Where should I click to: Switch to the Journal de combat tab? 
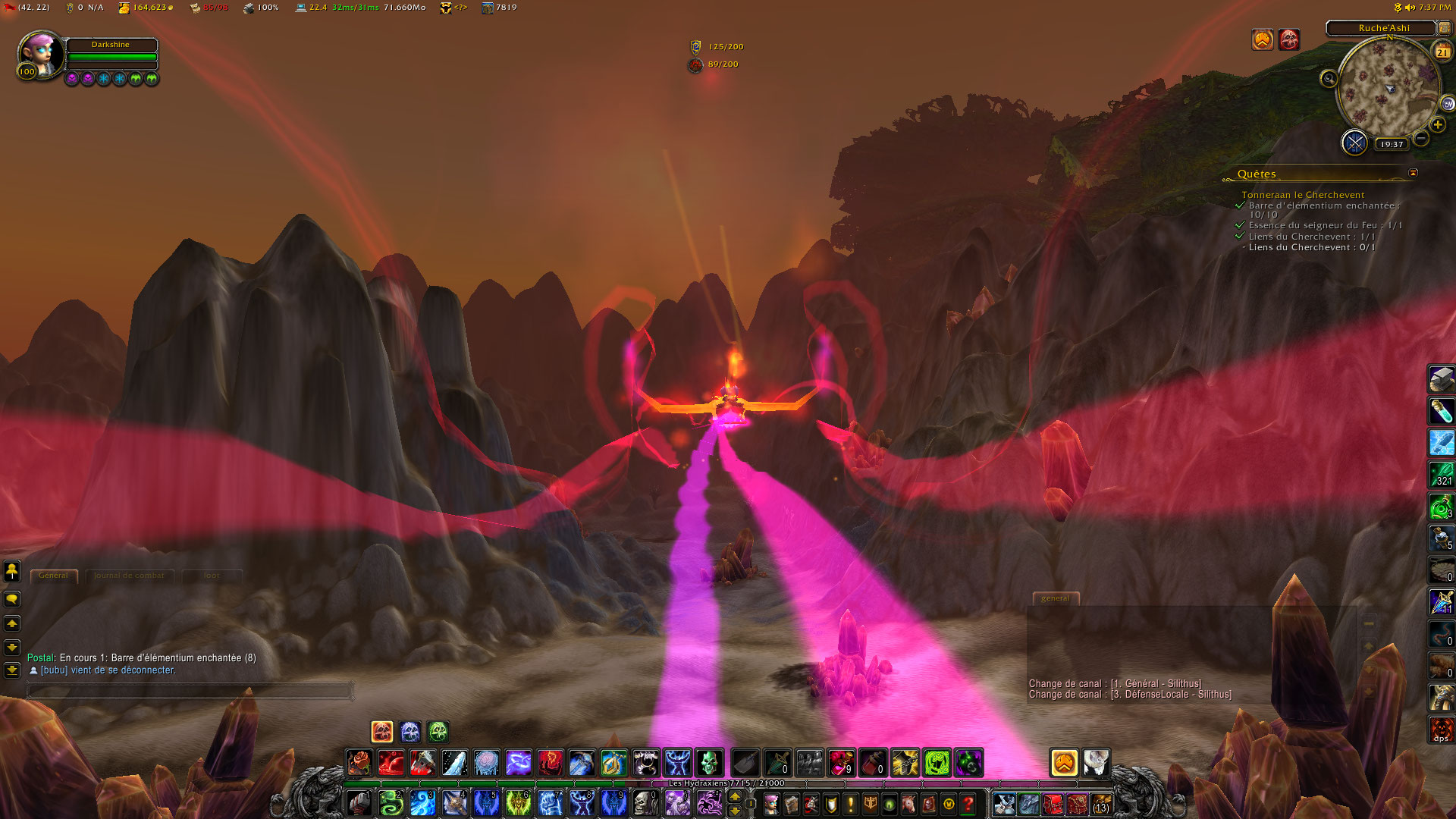(x=129, y=576)
